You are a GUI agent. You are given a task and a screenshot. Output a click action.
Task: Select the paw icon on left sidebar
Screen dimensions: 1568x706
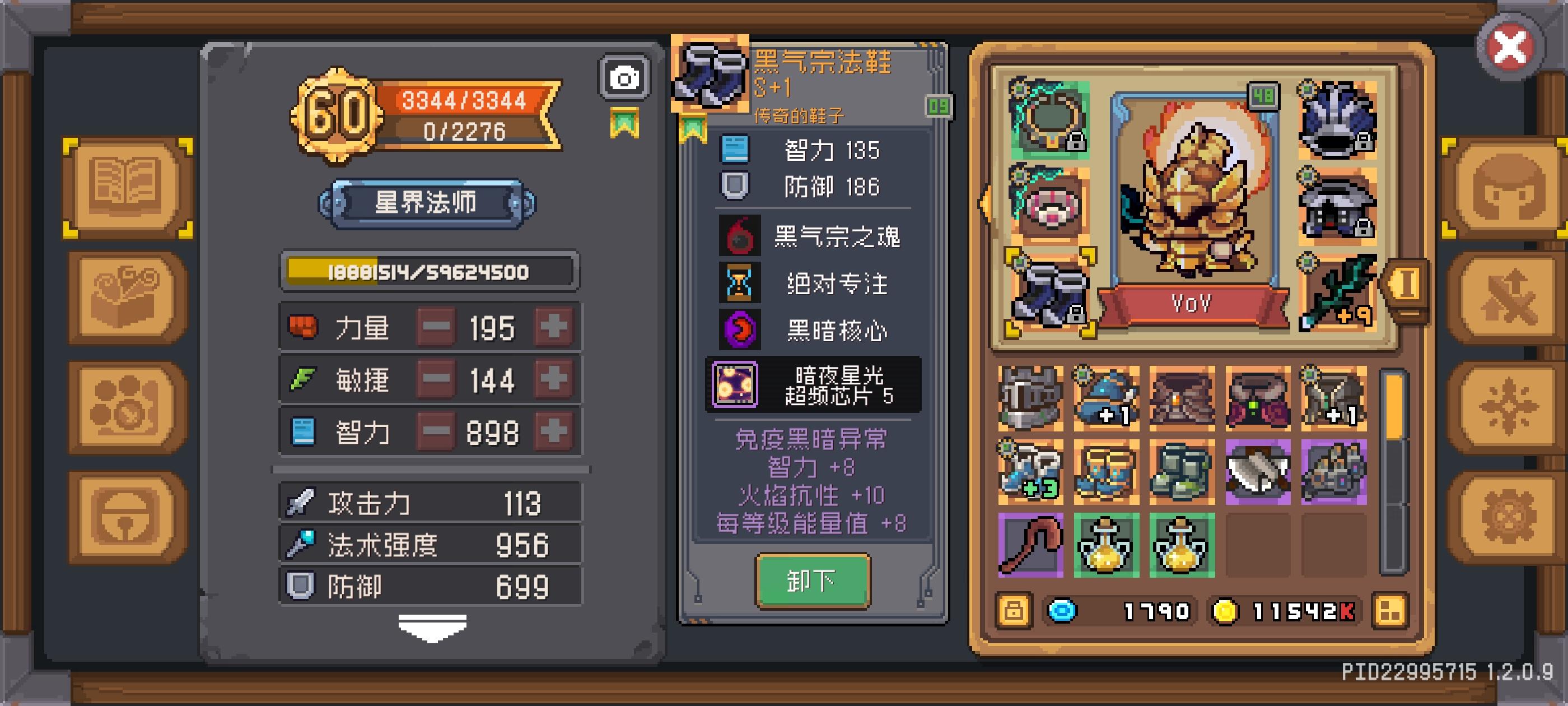125,404
